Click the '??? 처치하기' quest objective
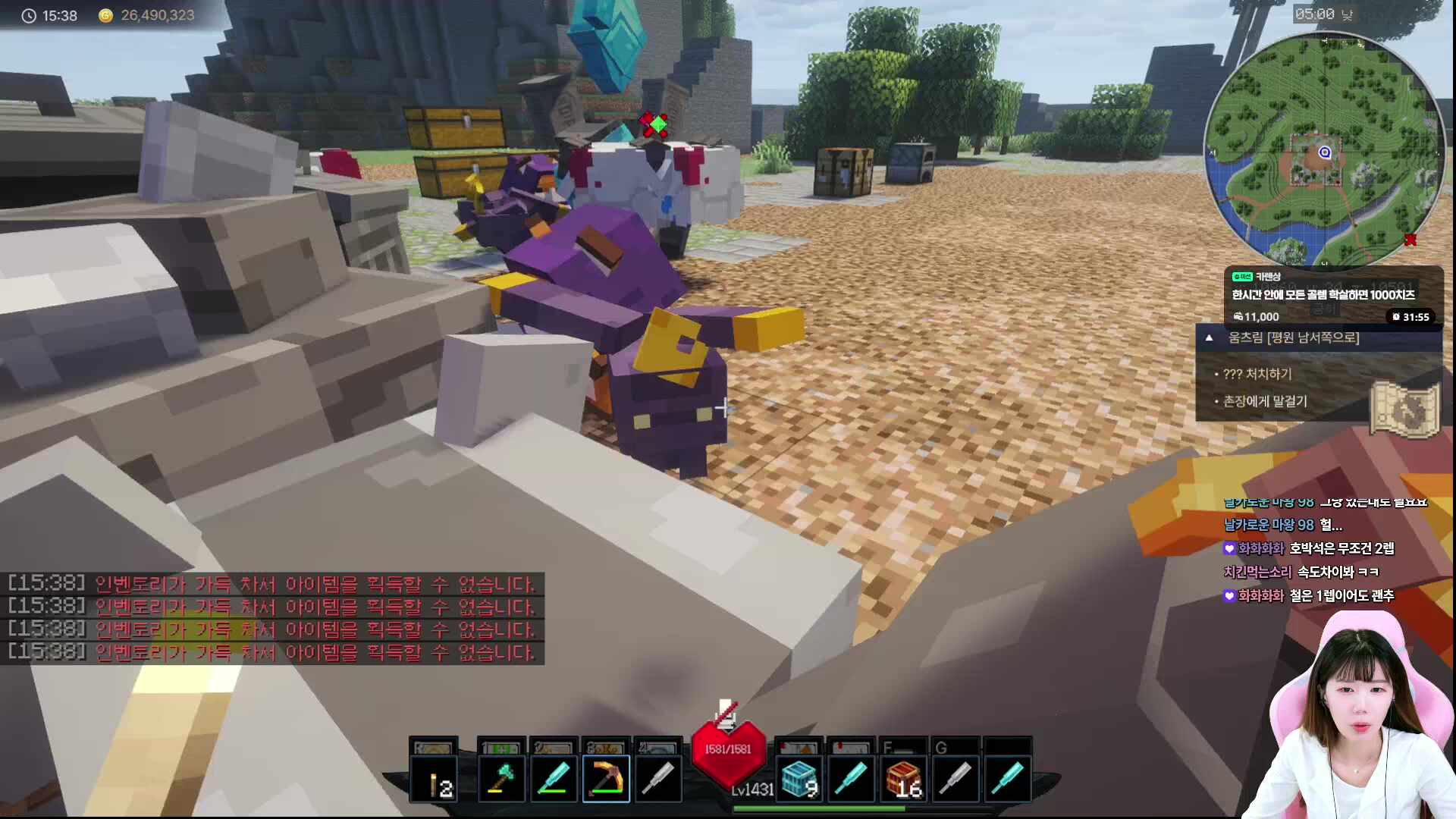Viewport: 1456px width, 819px height. click(x=1257, y=374)
